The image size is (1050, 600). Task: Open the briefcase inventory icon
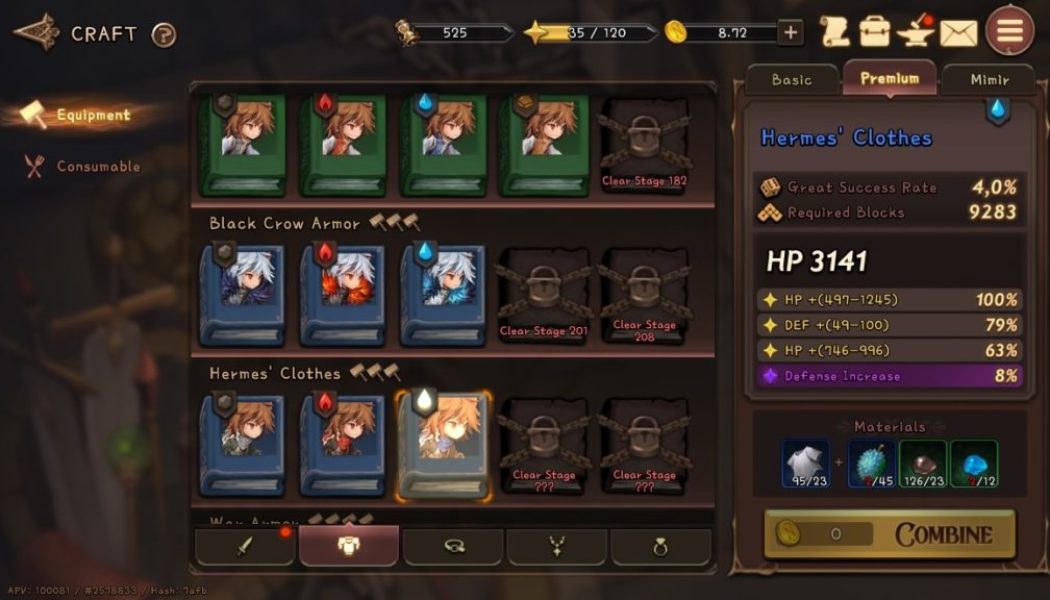click(x=875, y=32)
